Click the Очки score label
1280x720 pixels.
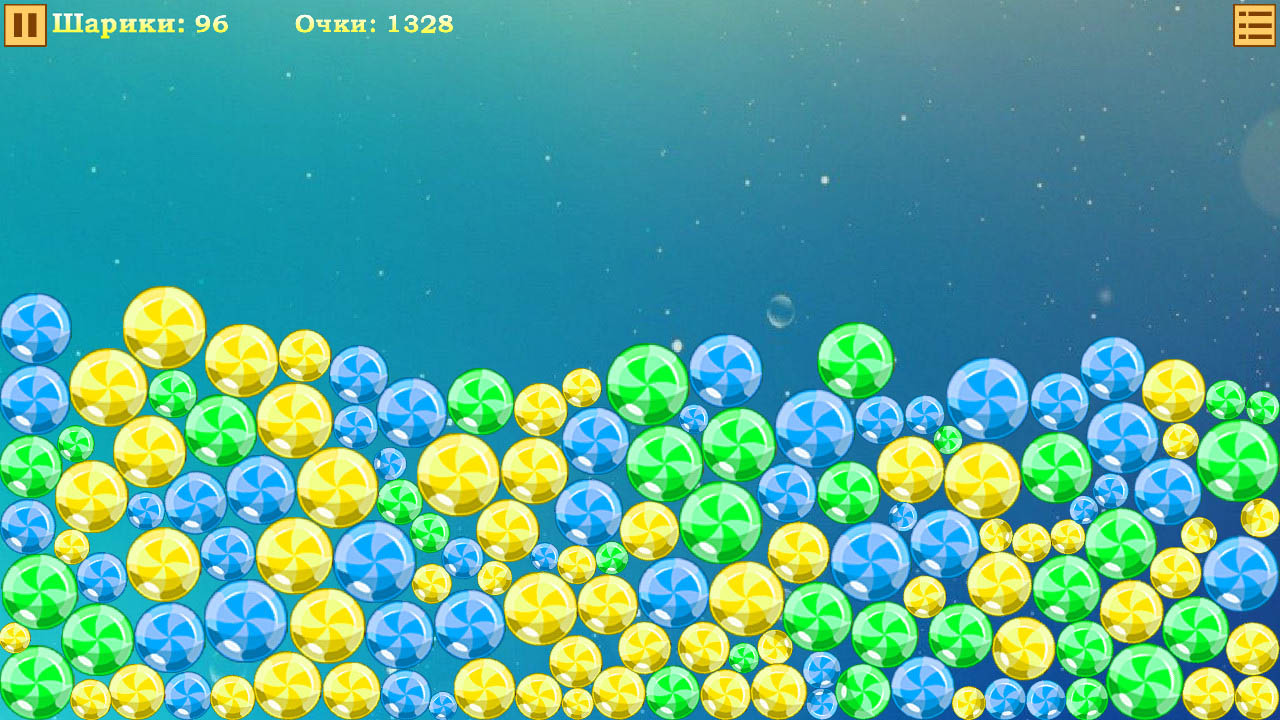pyautogui.click(x=335, y=24)
